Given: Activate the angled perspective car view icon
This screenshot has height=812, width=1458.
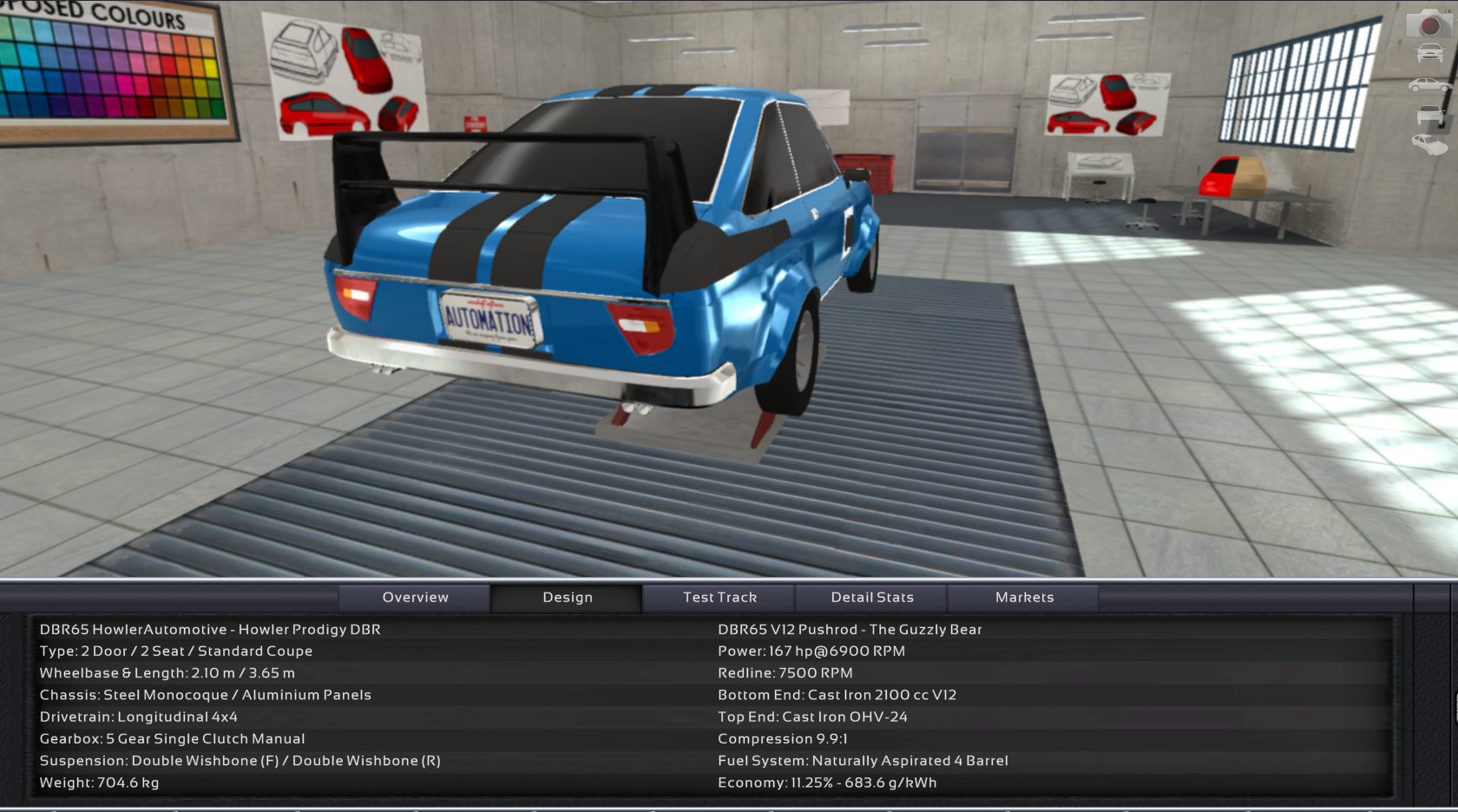Looking at the screenshot, I should [1429, 144].
